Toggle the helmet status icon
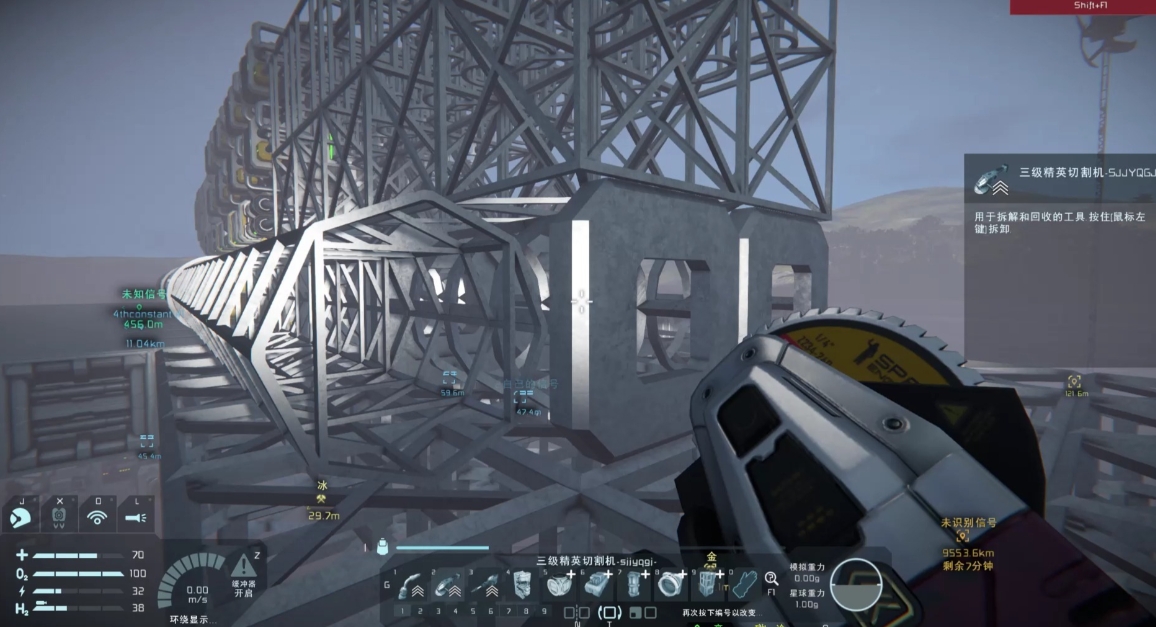 click(21, 517)
